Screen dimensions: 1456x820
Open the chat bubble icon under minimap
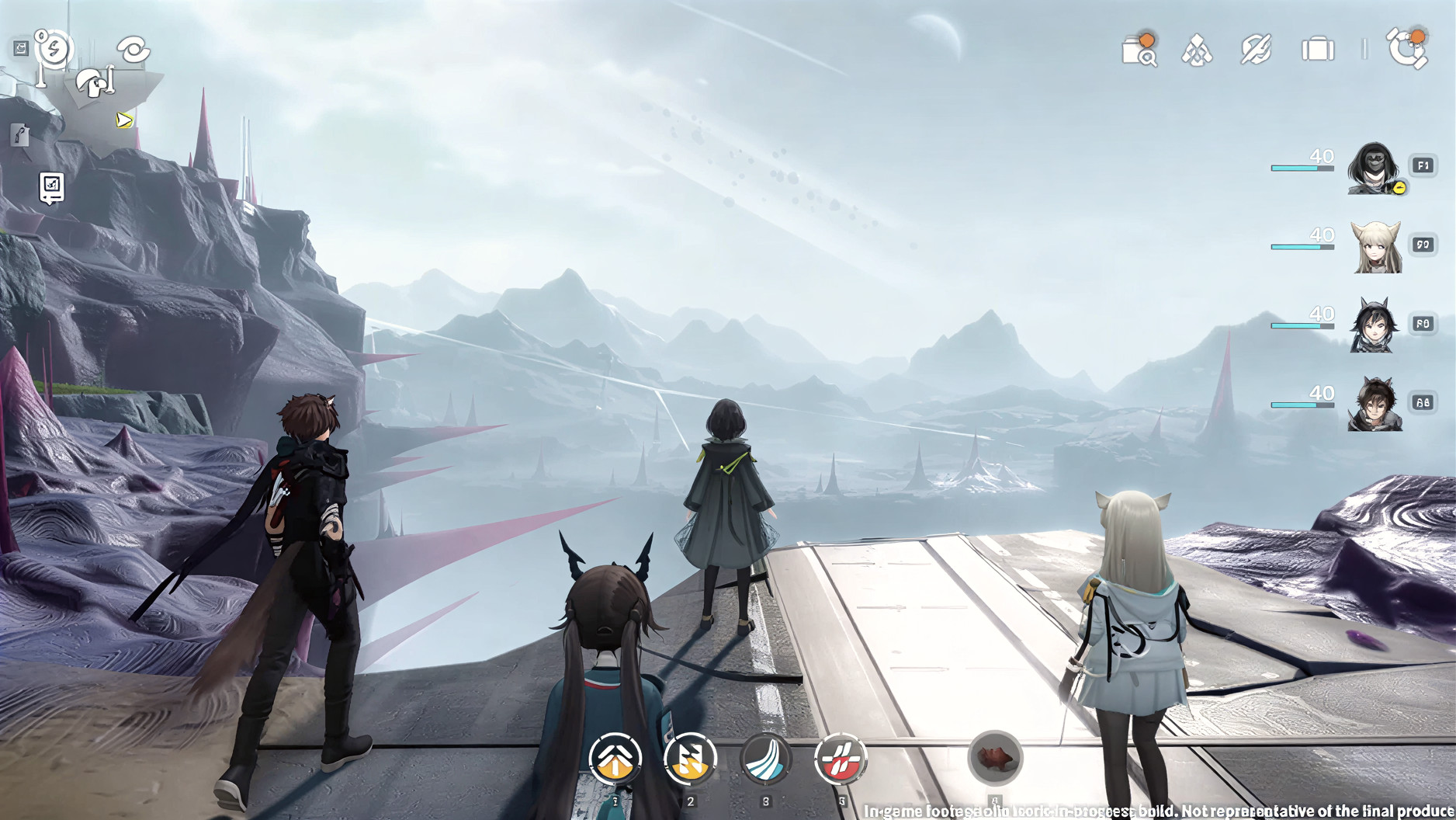[x=52, y=186]
